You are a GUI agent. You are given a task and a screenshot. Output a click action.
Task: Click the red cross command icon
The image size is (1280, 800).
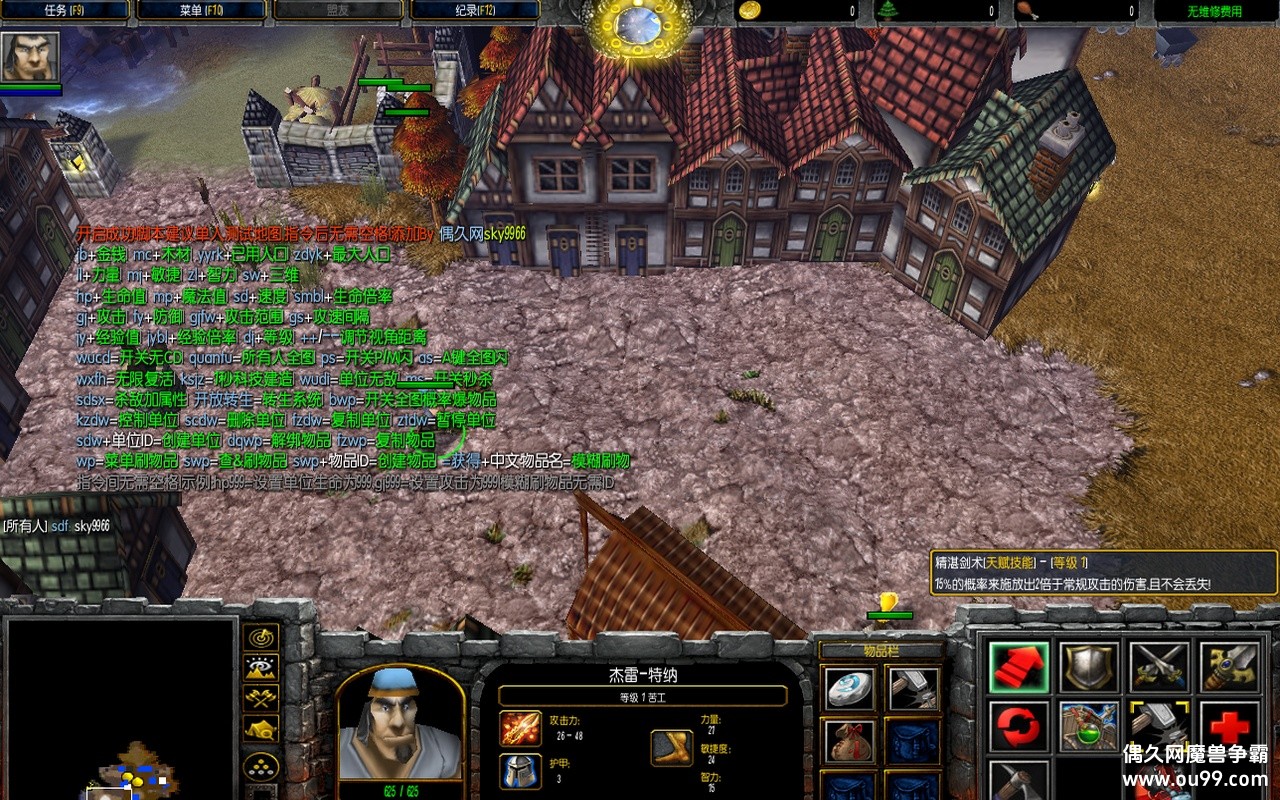[1229, 726]
